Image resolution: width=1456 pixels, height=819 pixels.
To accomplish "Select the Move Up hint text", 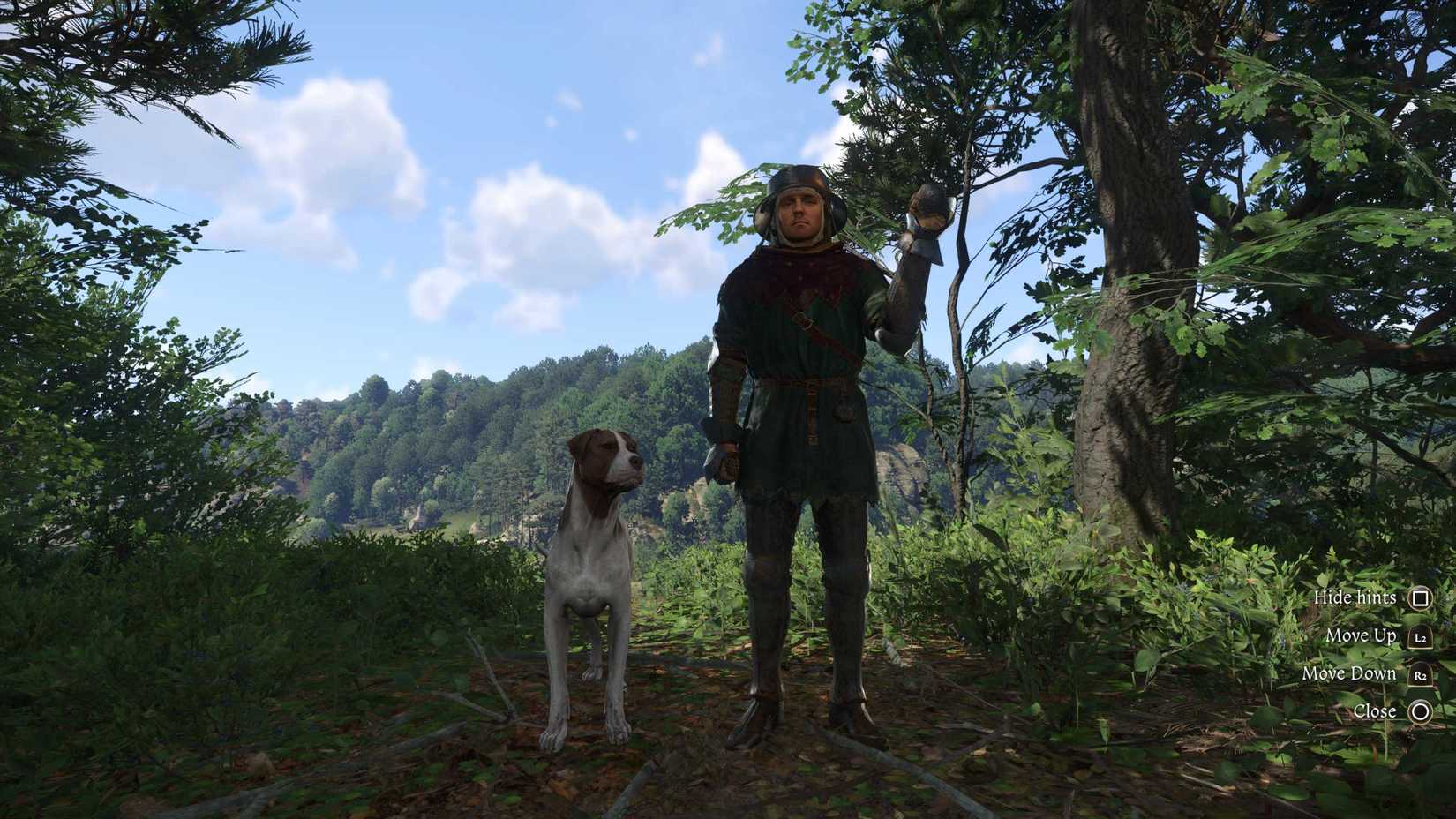I will [1361, 635].
